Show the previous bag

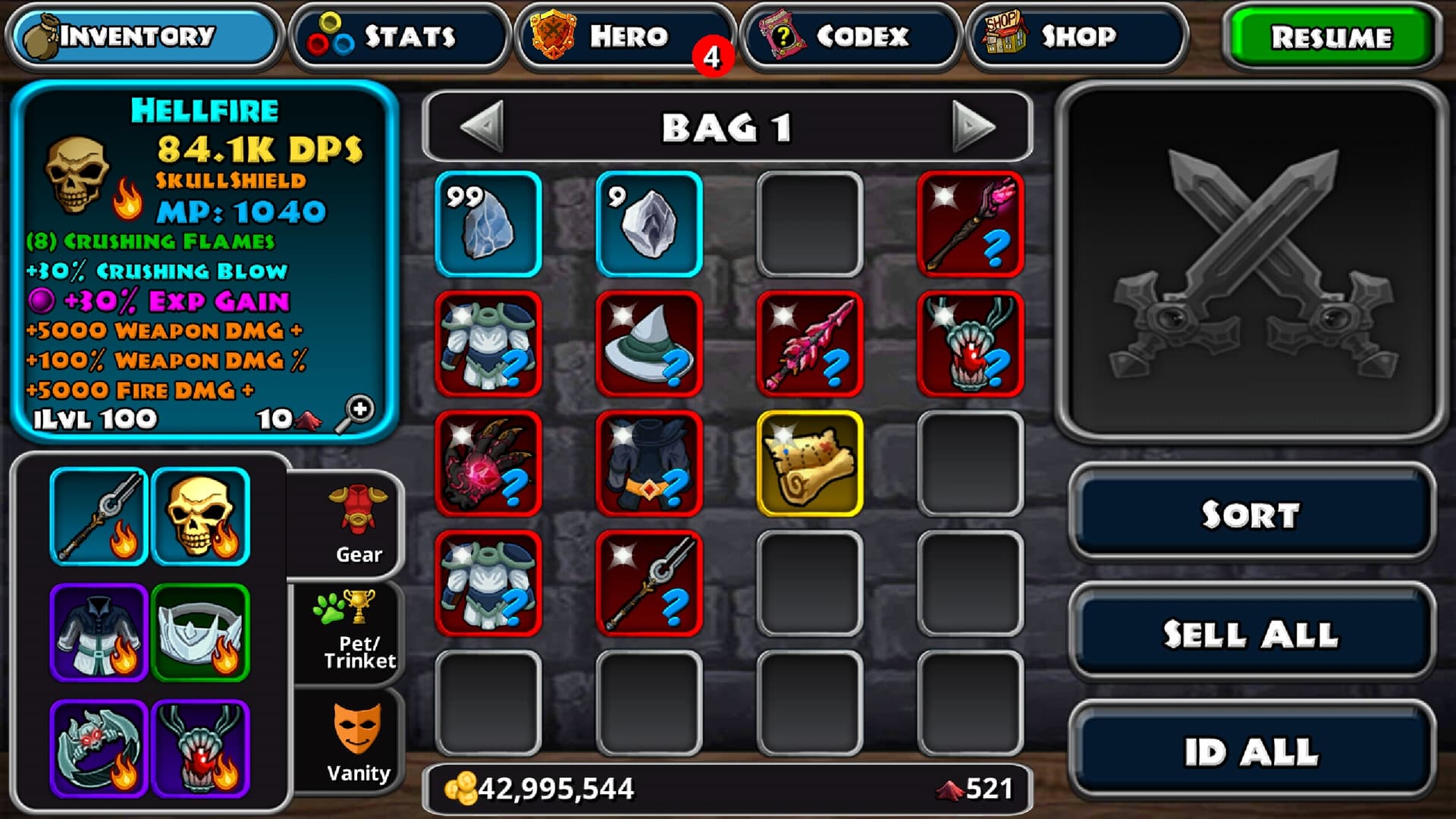click(482, 127)
